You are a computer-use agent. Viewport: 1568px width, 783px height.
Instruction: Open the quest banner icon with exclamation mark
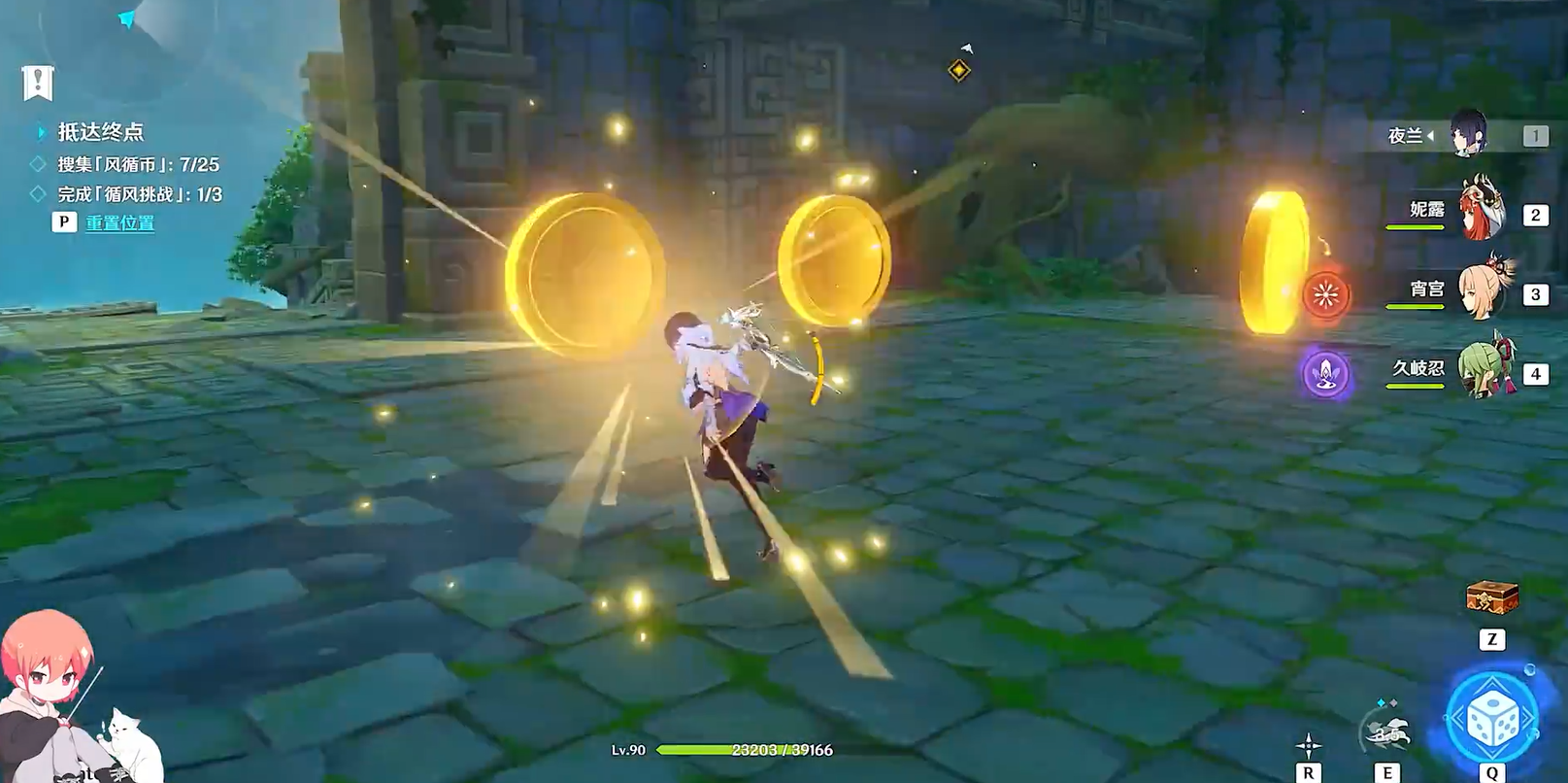pyautogui.click(x=38, y=84)
